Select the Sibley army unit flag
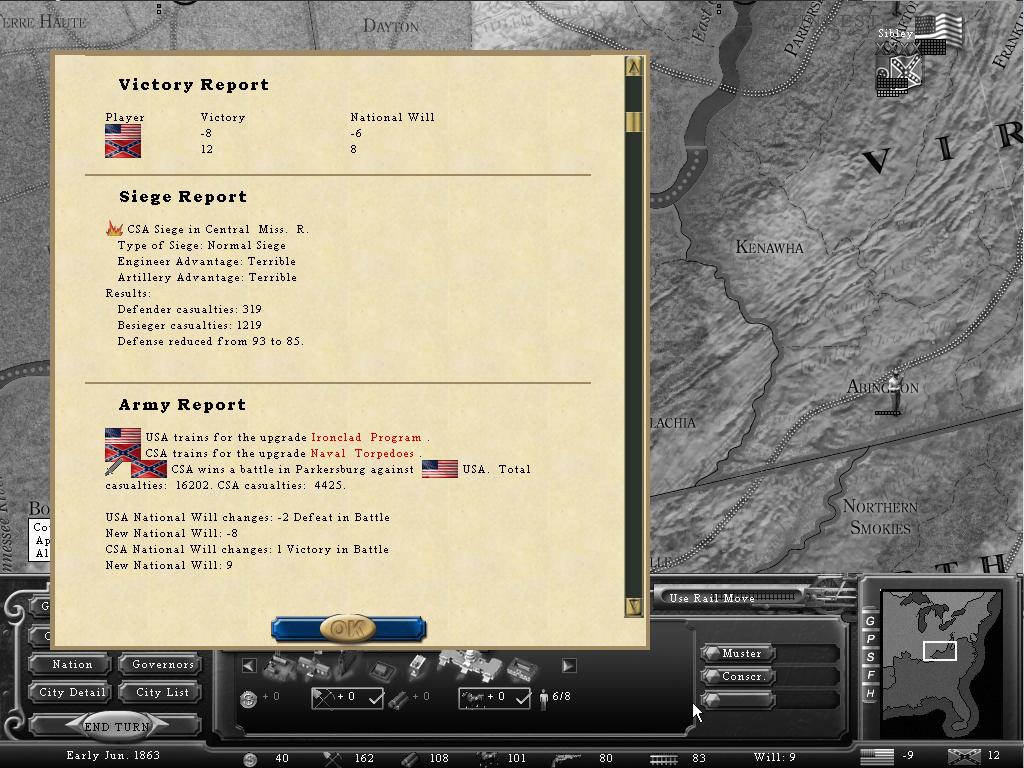1024x768 pixels. tap(937, 32)
